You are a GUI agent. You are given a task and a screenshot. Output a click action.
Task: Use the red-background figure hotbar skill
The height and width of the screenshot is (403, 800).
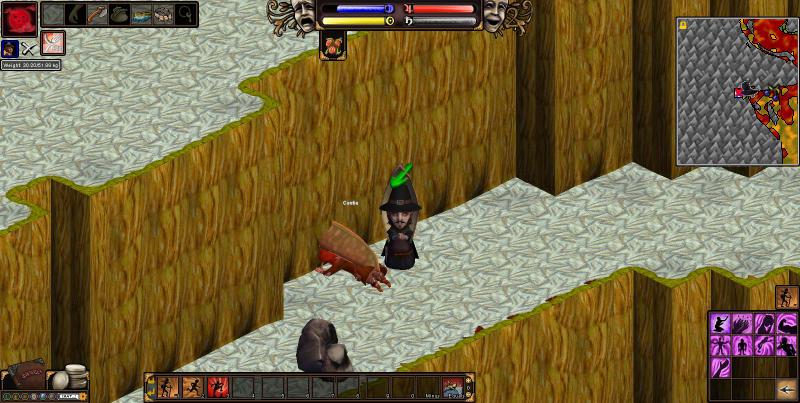point(219,387)
